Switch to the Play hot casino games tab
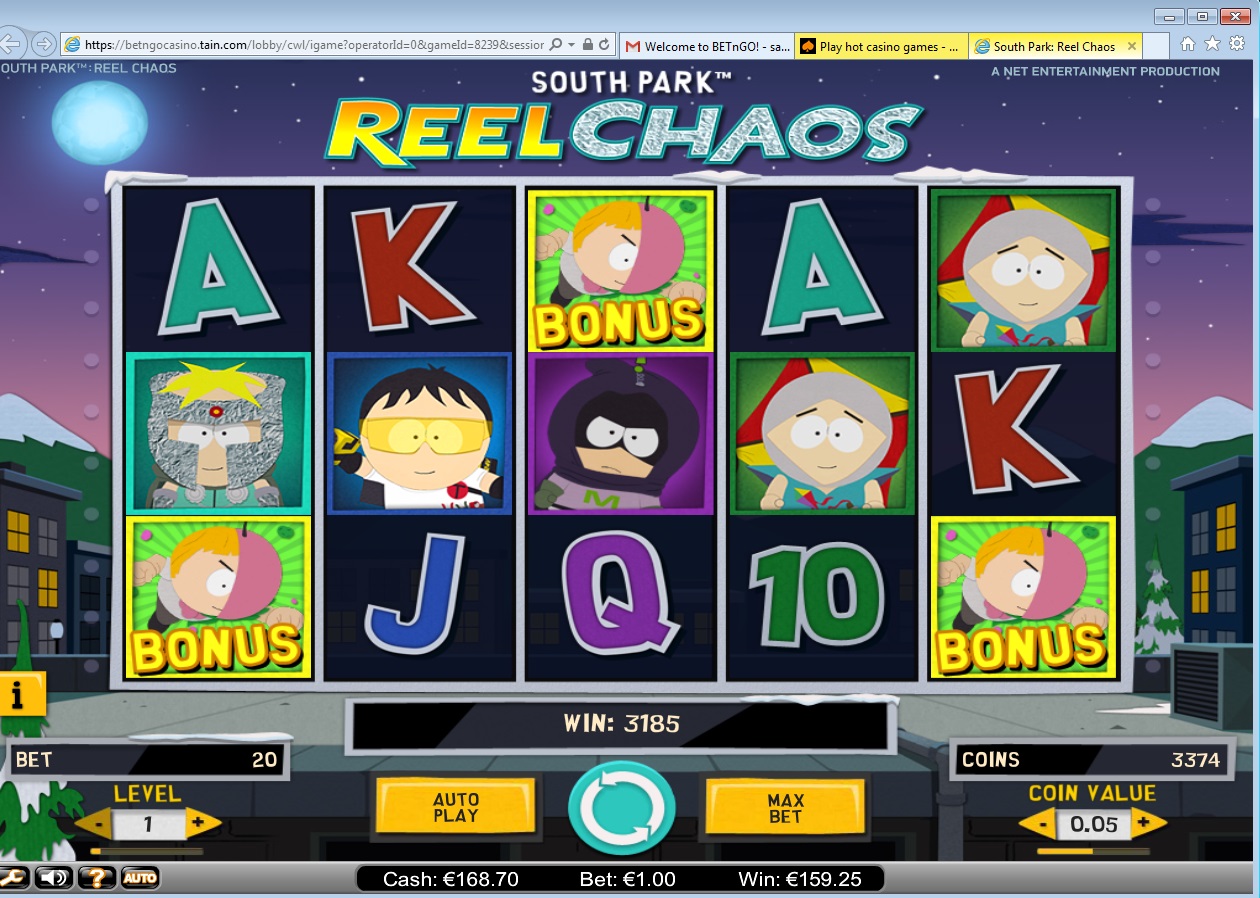This screenshot has width=1260, height=898. click(x=880, y=46)
